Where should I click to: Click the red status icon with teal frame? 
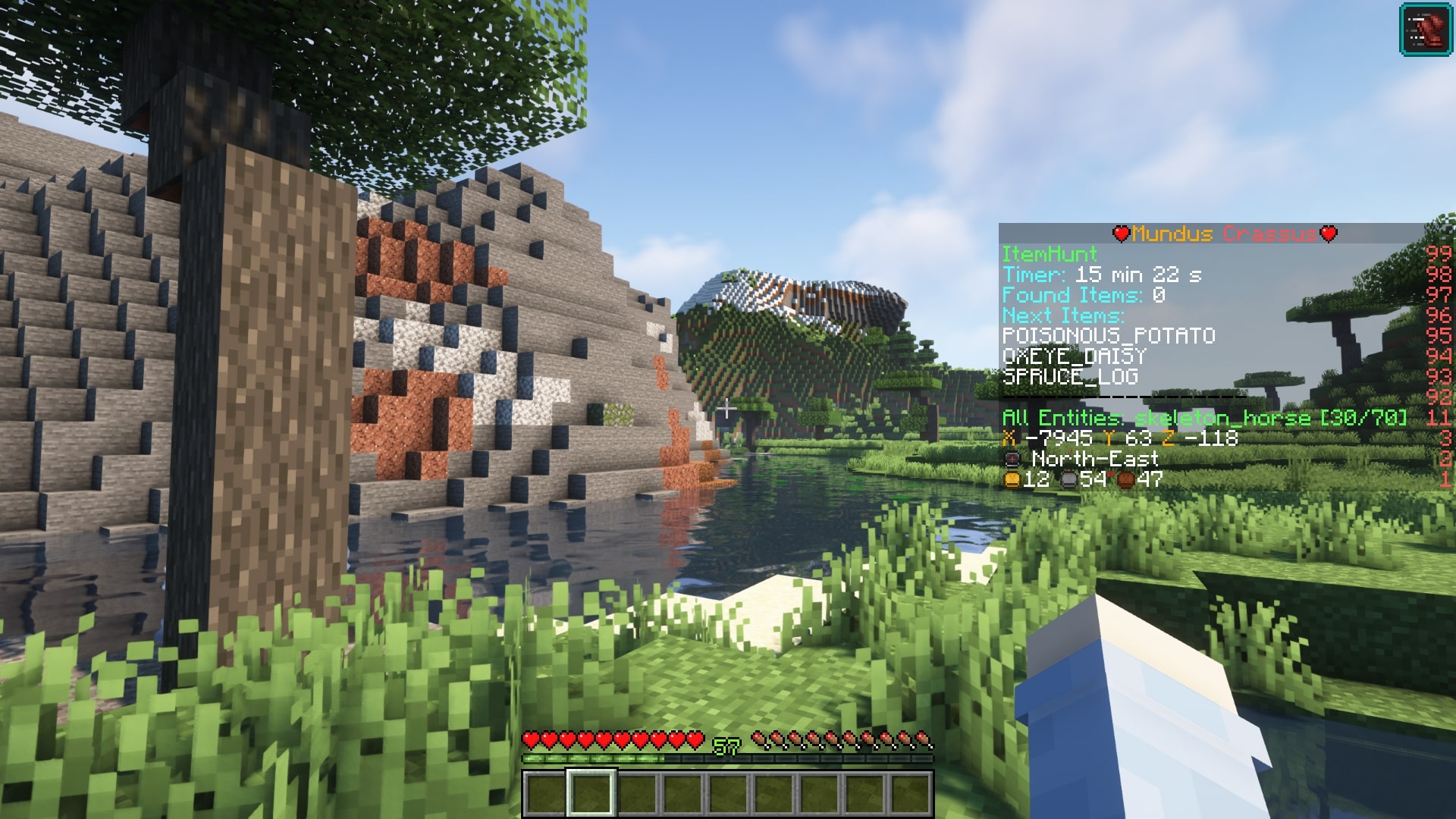tap(1425, 30)
